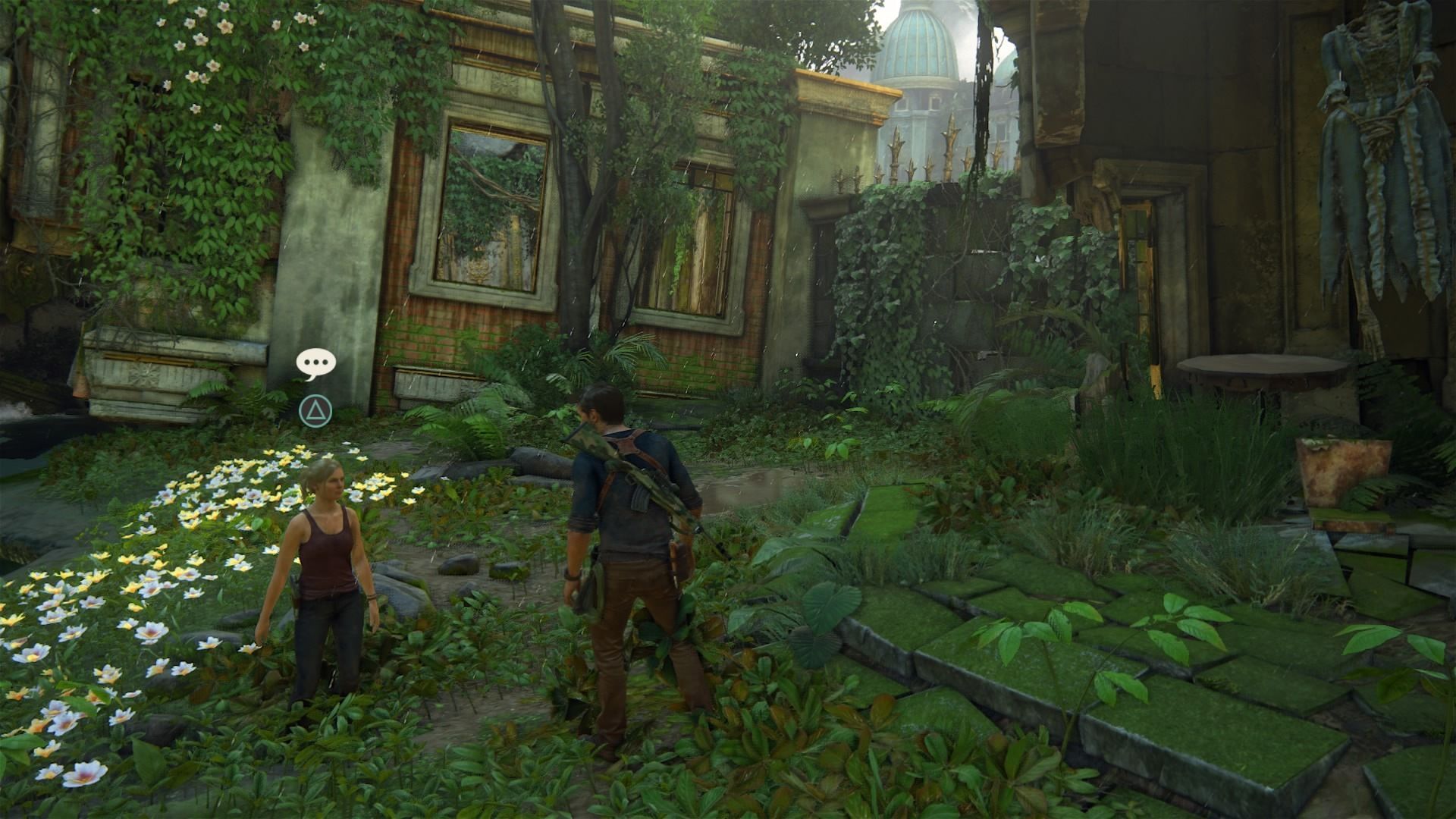Click the speech bubble conversation icon

click(x=315, y=364)
